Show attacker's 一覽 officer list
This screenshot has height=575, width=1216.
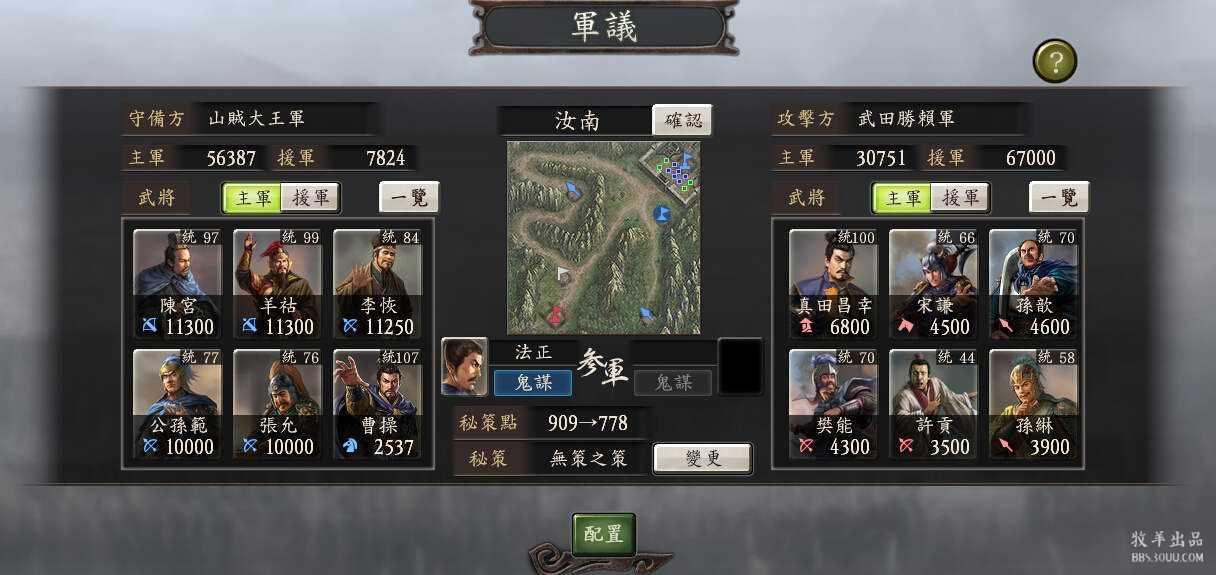(1059, 197)
